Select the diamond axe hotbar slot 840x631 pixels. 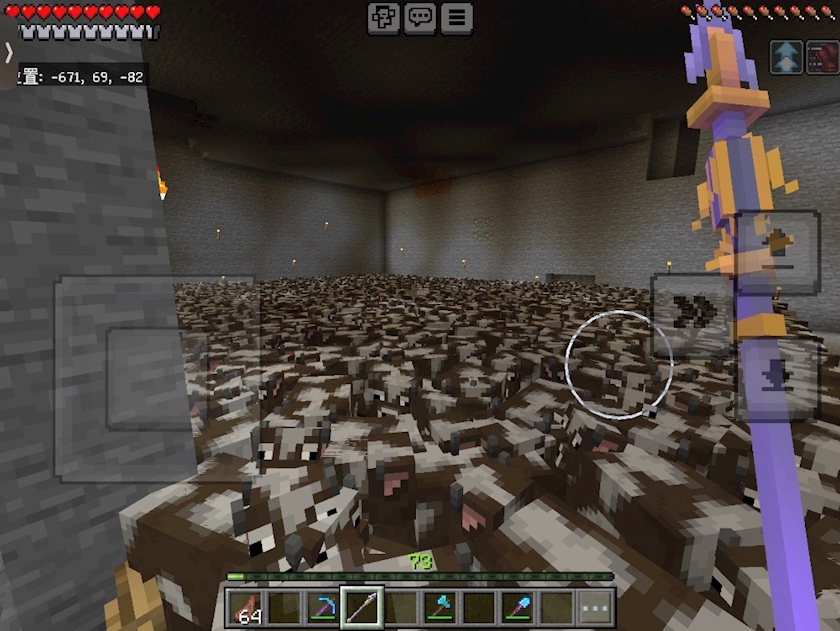point(440,607)
